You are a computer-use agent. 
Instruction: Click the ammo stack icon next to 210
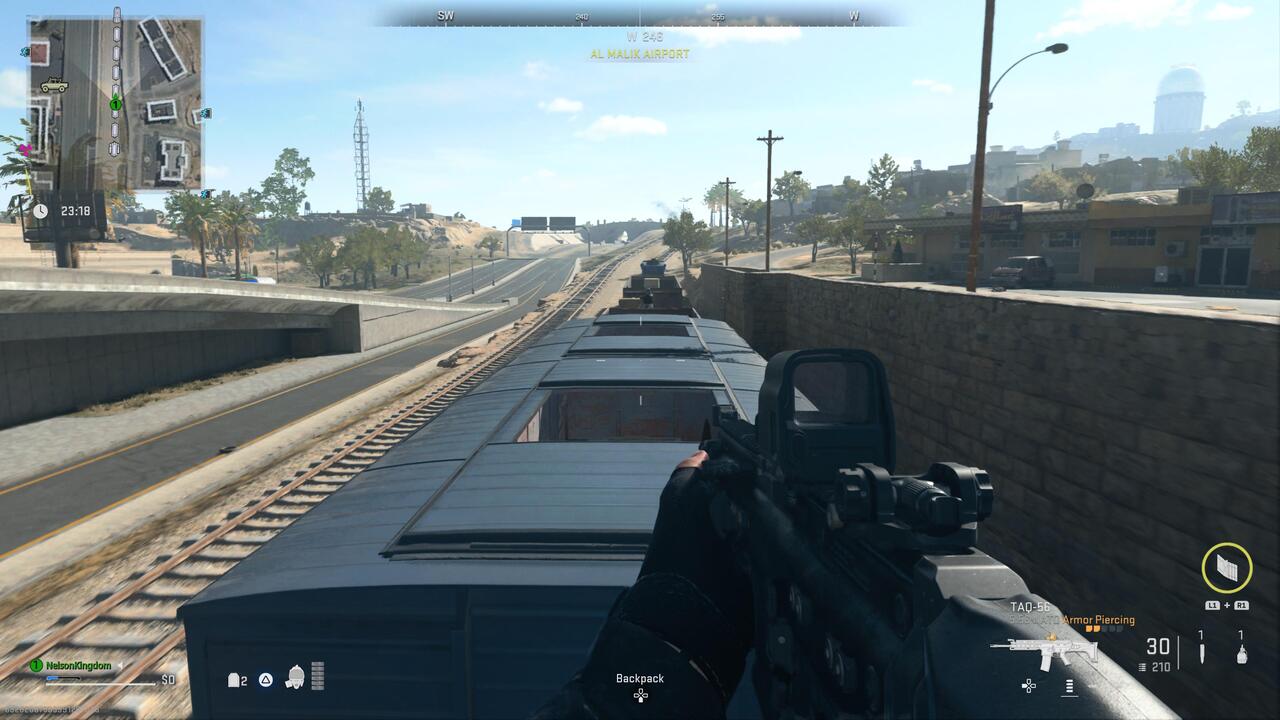(1141, 667)
